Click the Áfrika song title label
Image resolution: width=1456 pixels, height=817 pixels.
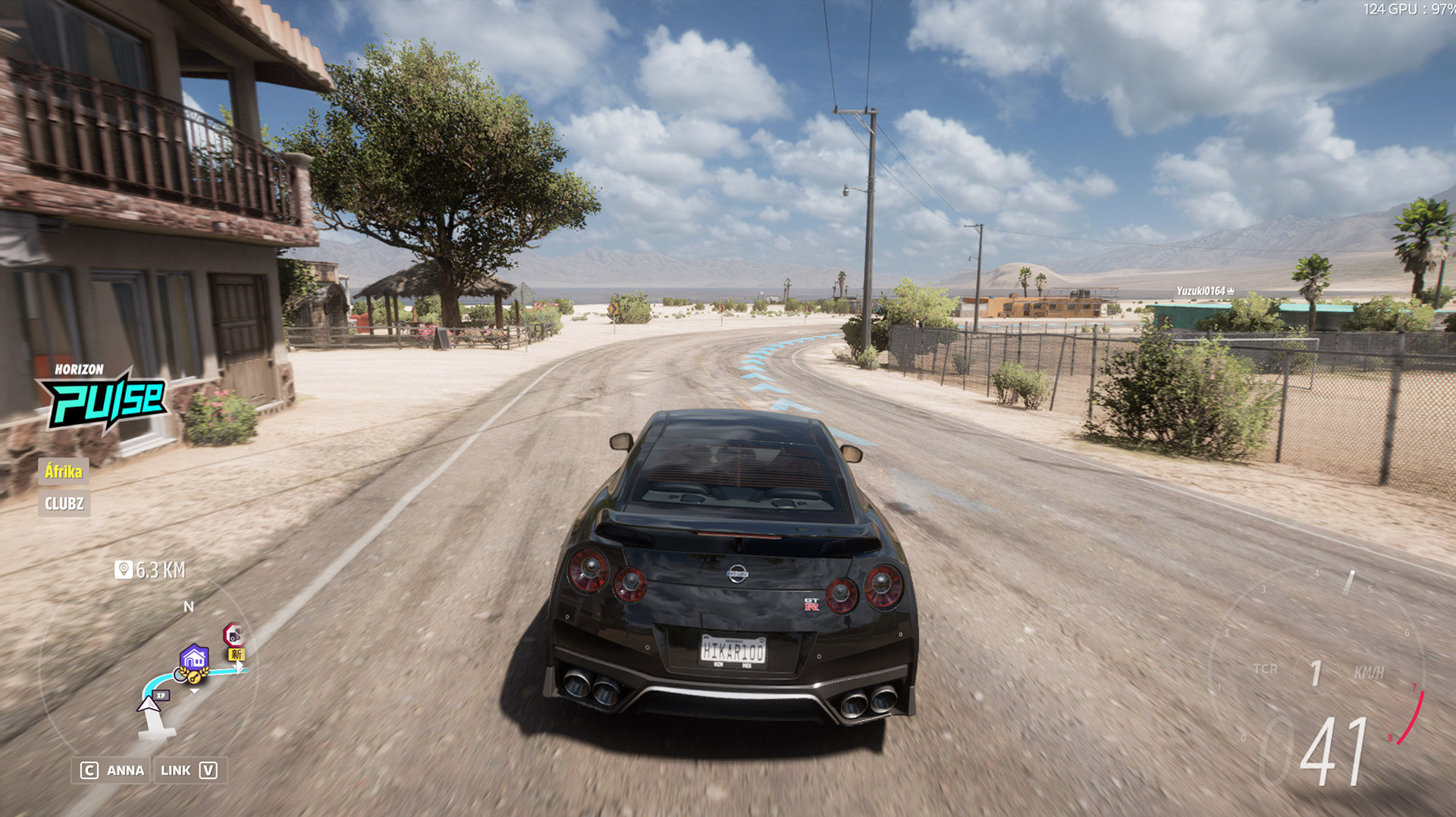click(x=64, y=471)
